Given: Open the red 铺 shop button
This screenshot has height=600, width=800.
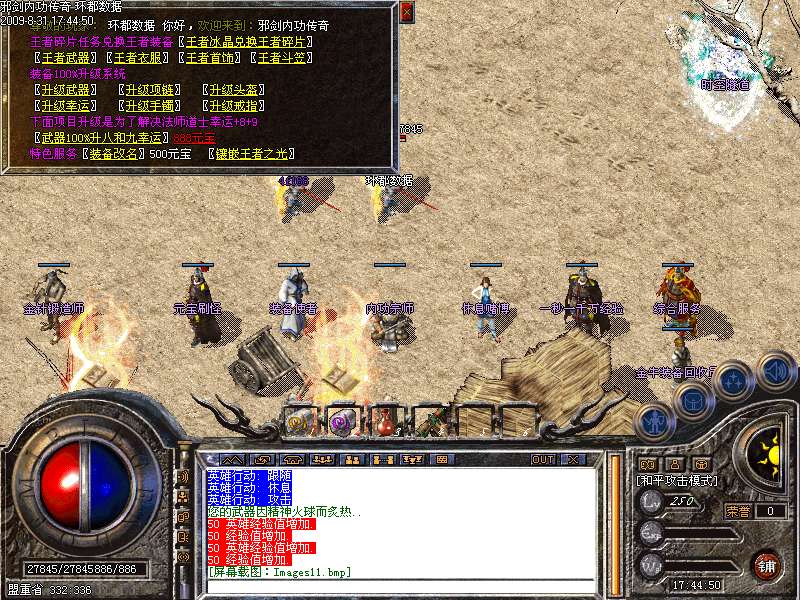Looking at the screenshot, I should point(767,565).
